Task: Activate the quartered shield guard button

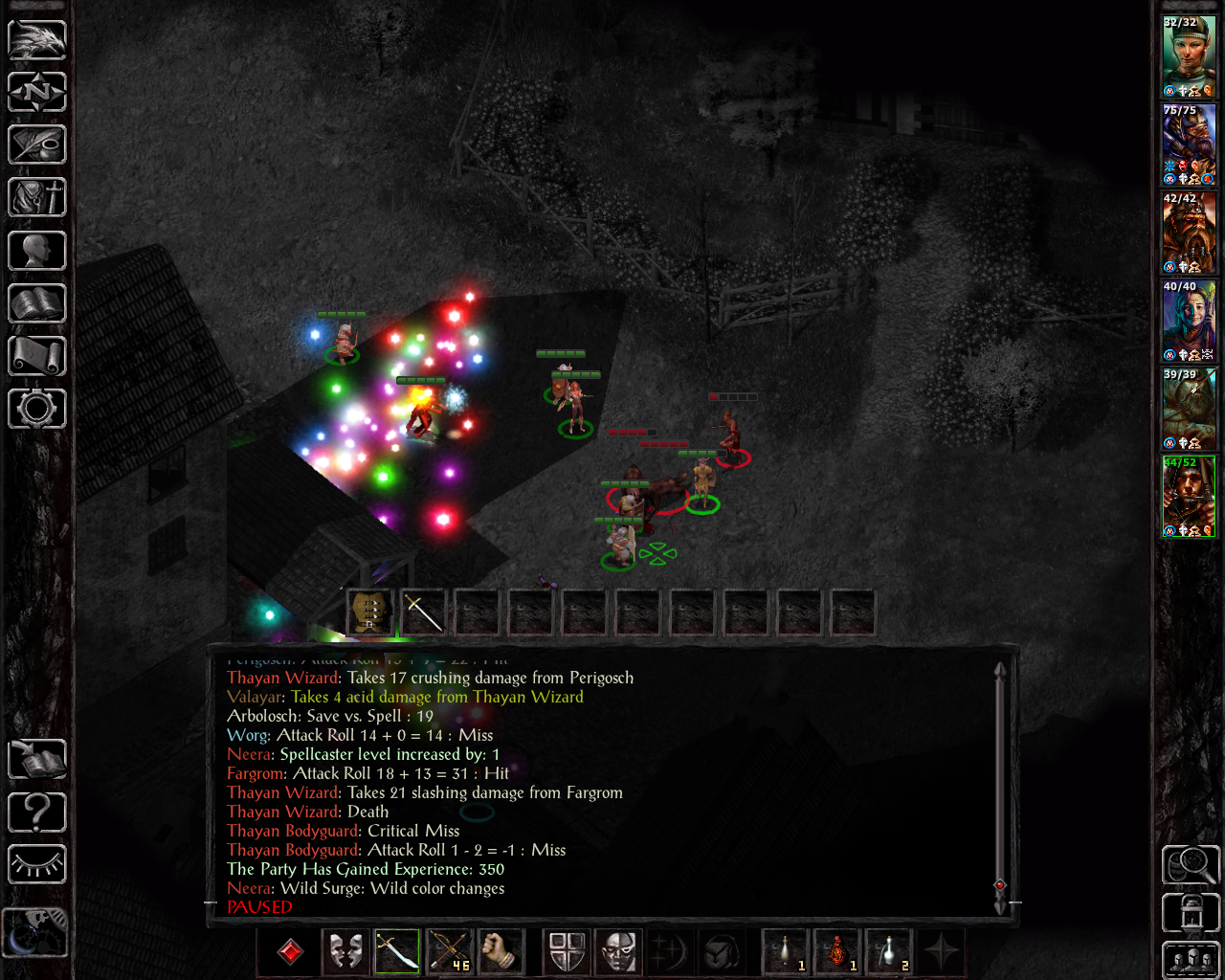Action: pyautogui.click(x=567, y=952)
